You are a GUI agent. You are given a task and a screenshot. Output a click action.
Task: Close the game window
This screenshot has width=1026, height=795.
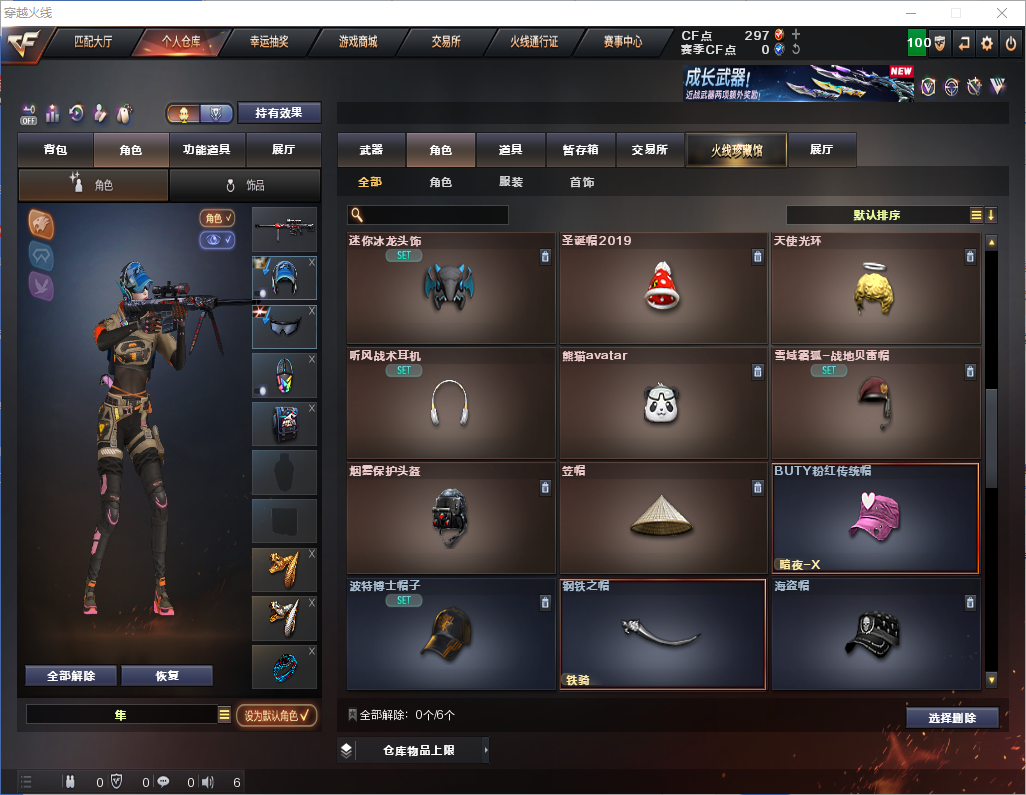[1000, 13]
